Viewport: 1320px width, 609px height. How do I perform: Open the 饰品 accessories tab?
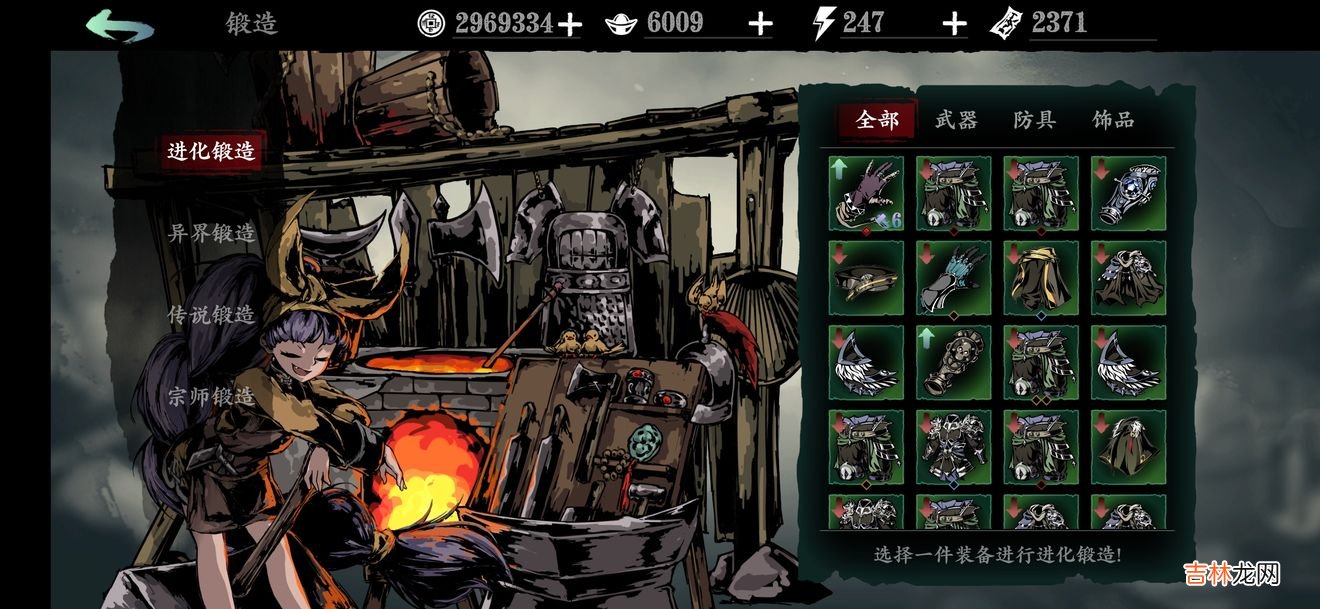(1113, 121)
